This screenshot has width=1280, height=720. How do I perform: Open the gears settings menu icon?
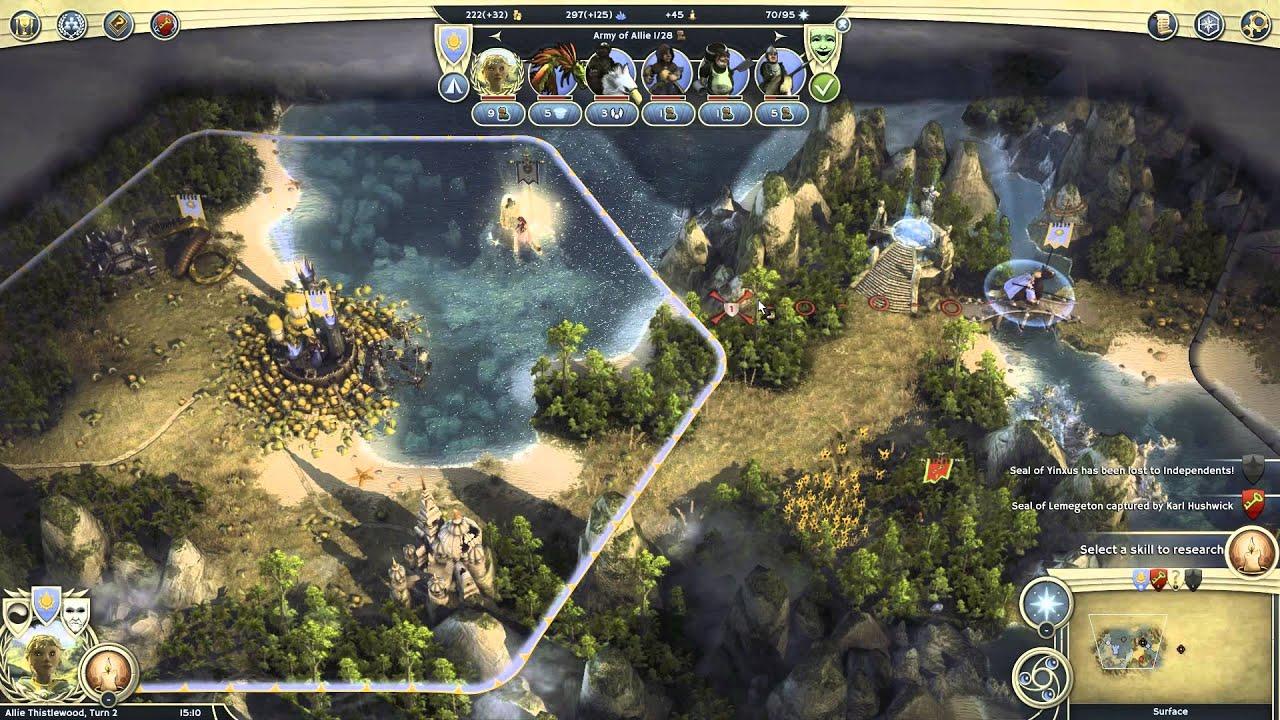click(1254, 25)
